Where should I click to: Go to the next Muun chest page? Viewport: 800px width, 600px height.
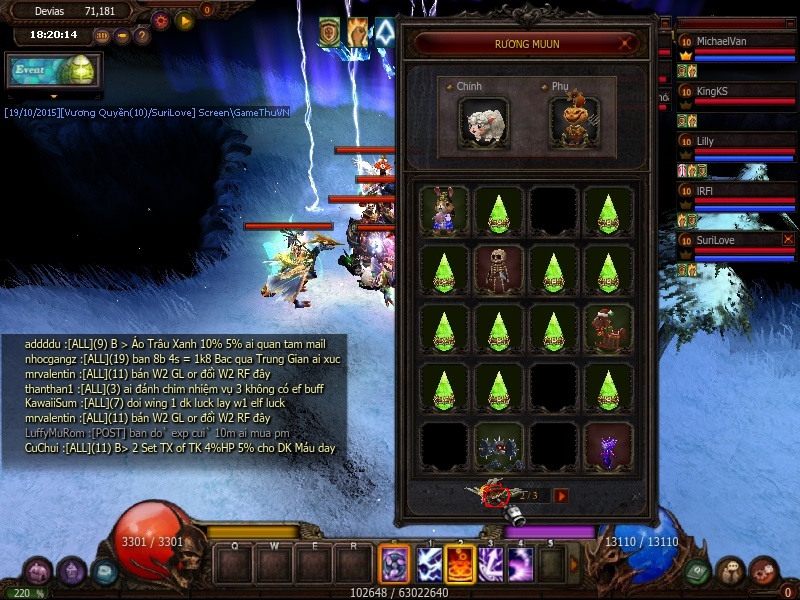[x=561, y=495]
